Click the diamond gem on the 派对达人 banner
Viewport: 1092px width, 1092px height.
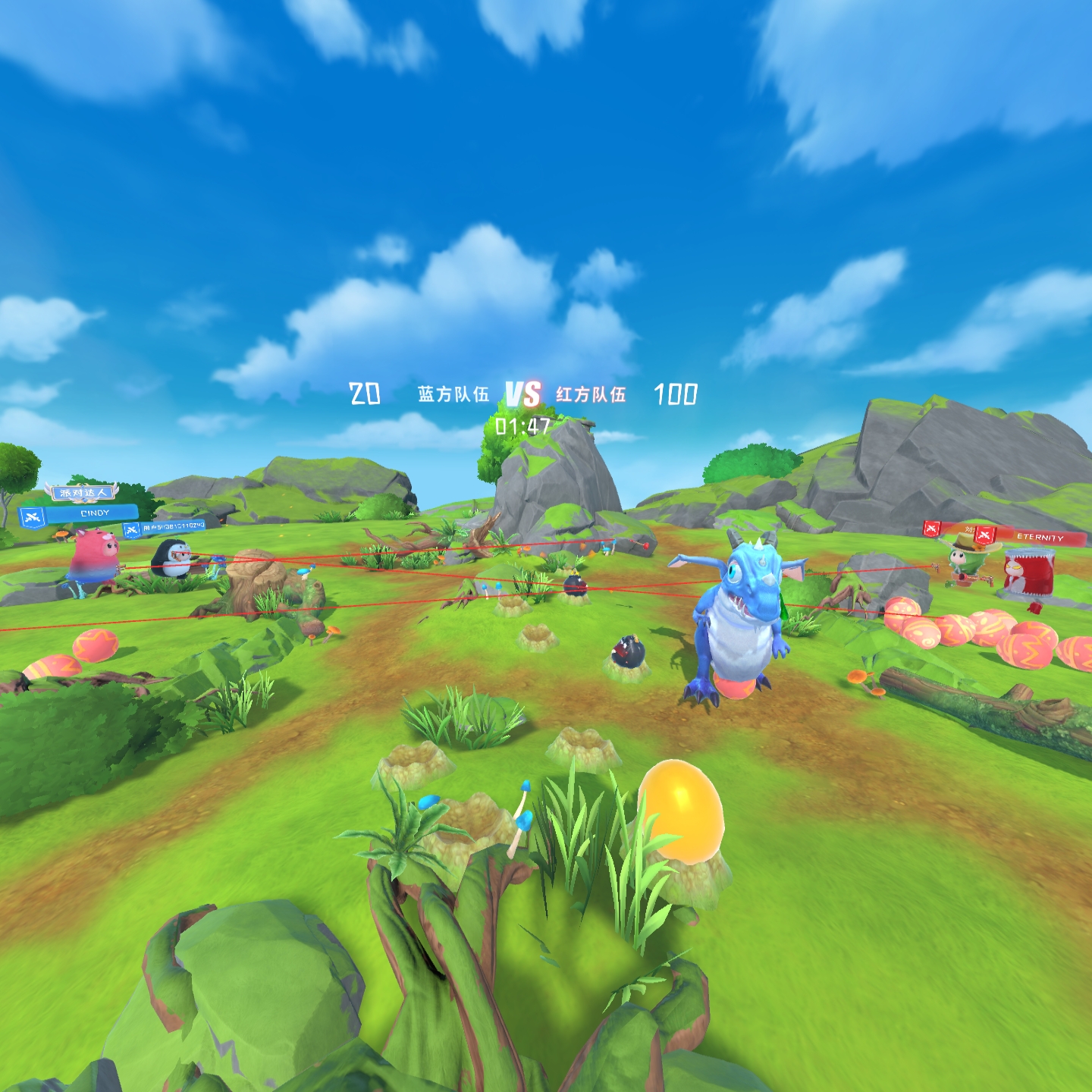(x=83, y=500)
